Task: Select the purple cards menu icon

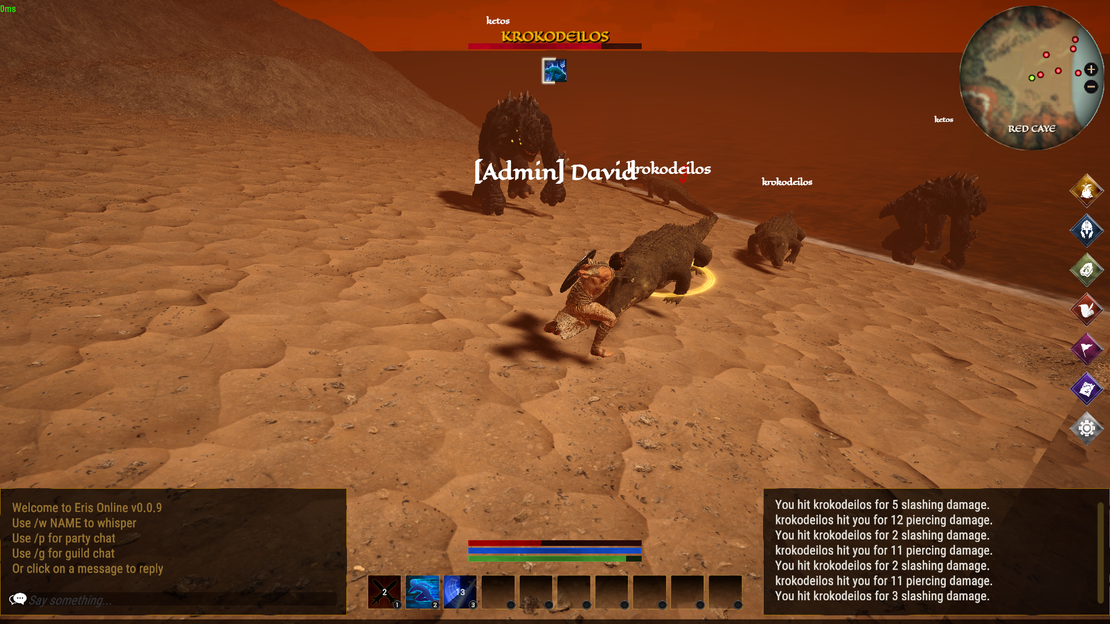Action: pyautogui.click(x=1087, y=388)
